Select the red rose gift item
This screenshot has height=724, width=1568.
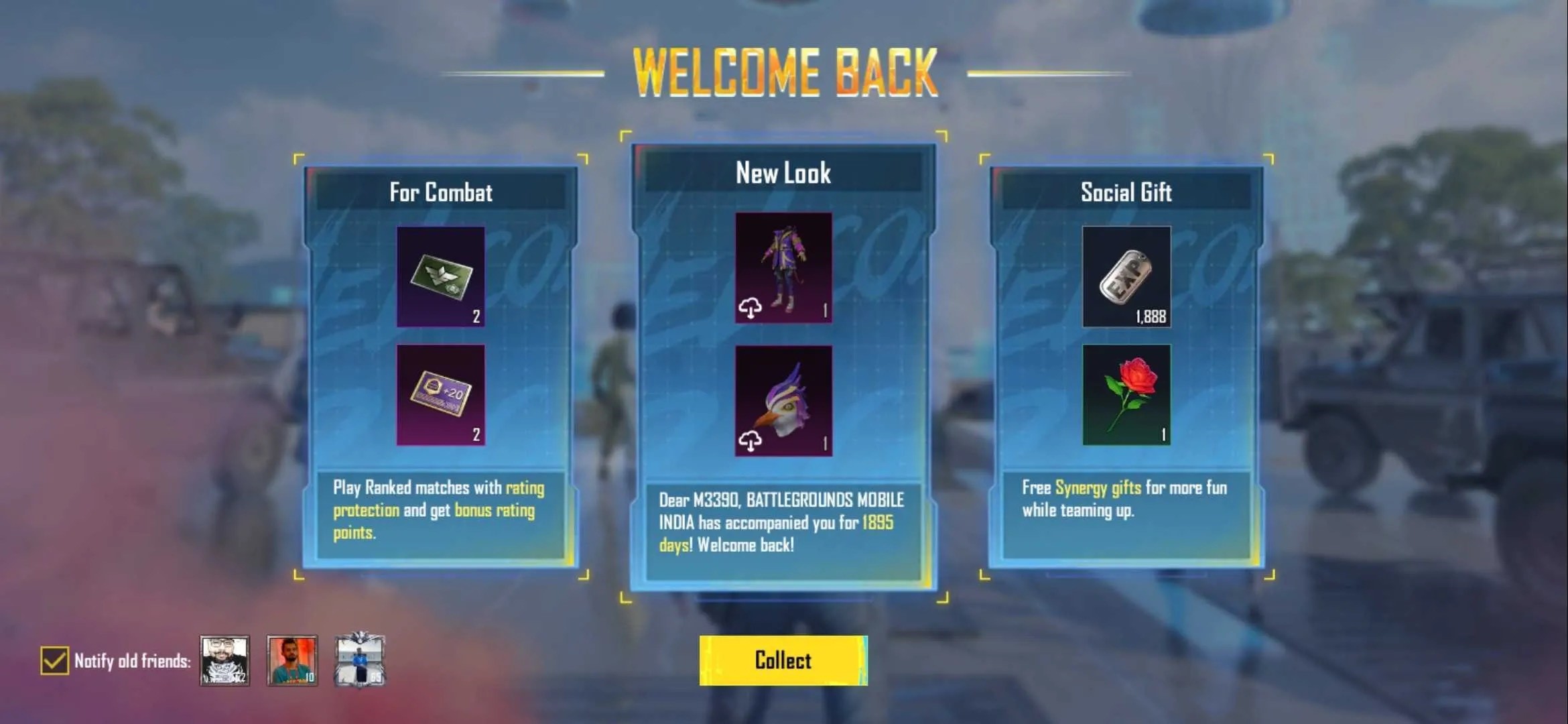click(x=1126, y=395)
